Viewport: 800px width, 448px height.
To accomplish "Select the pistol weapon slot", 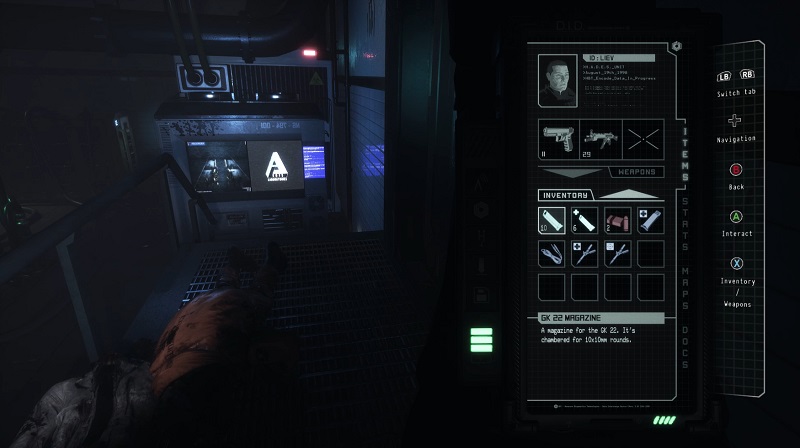I will [558, 137].
